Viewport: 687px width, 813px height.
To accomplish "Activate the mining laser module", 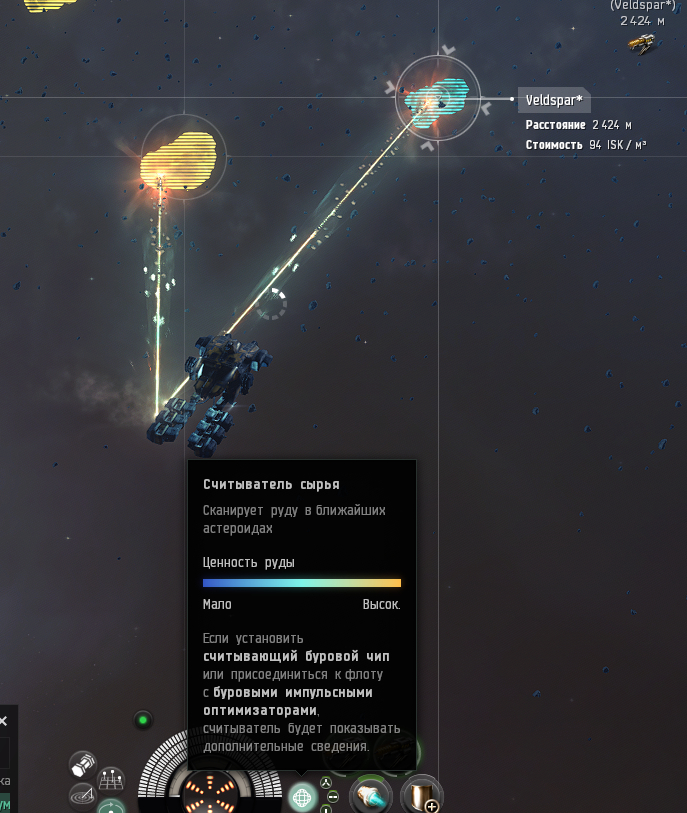I will click(x=371, y=795).
